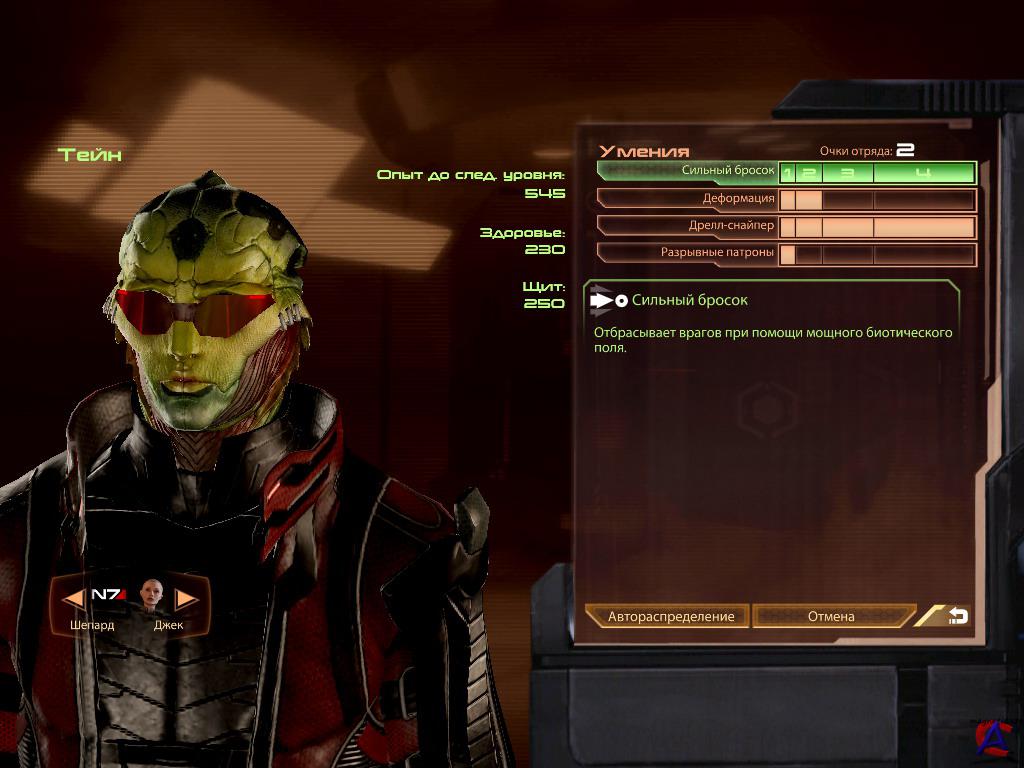Select rank 4 of Сильный бросок
Image resolution: width=1024 pixels, height=768 pixels.
(x=923, y=173)
